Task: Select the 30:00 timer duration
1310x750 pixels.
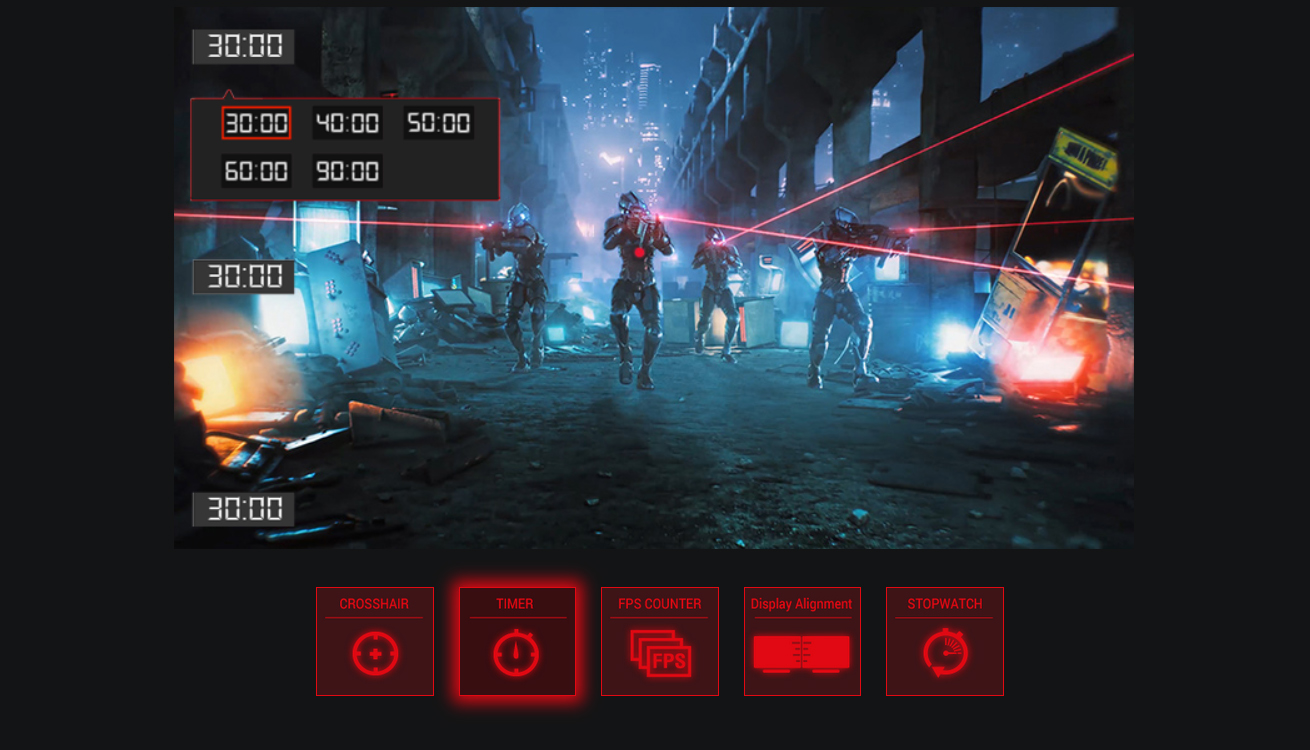Action: (x=256, y=123)
